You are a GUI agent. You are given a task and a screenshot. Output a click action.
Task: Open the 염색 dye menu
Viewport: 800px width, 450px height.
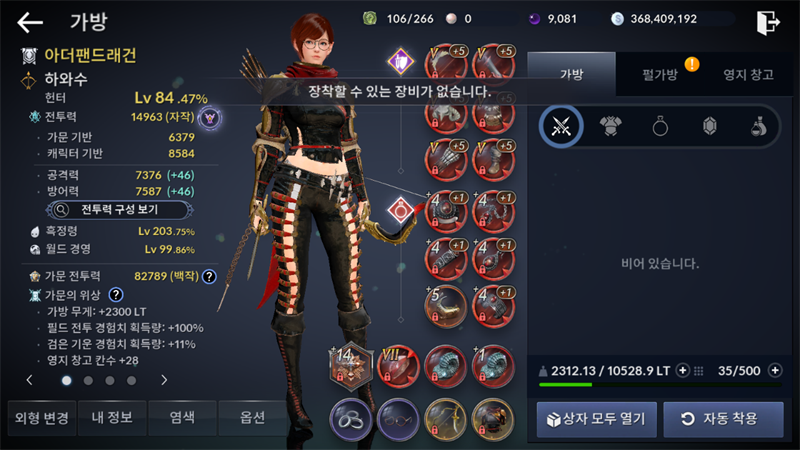coord(182,418)
